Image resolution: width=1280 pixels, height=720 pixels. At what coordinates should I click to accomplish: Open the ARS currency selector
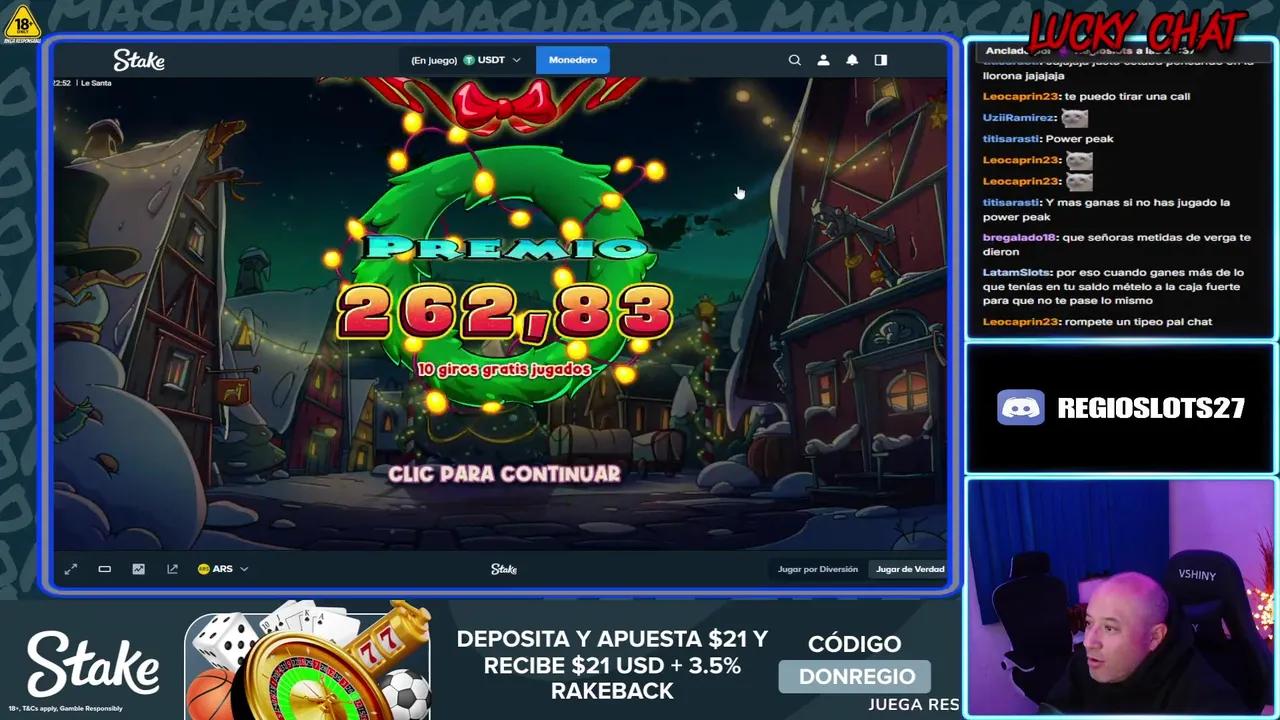224,568
